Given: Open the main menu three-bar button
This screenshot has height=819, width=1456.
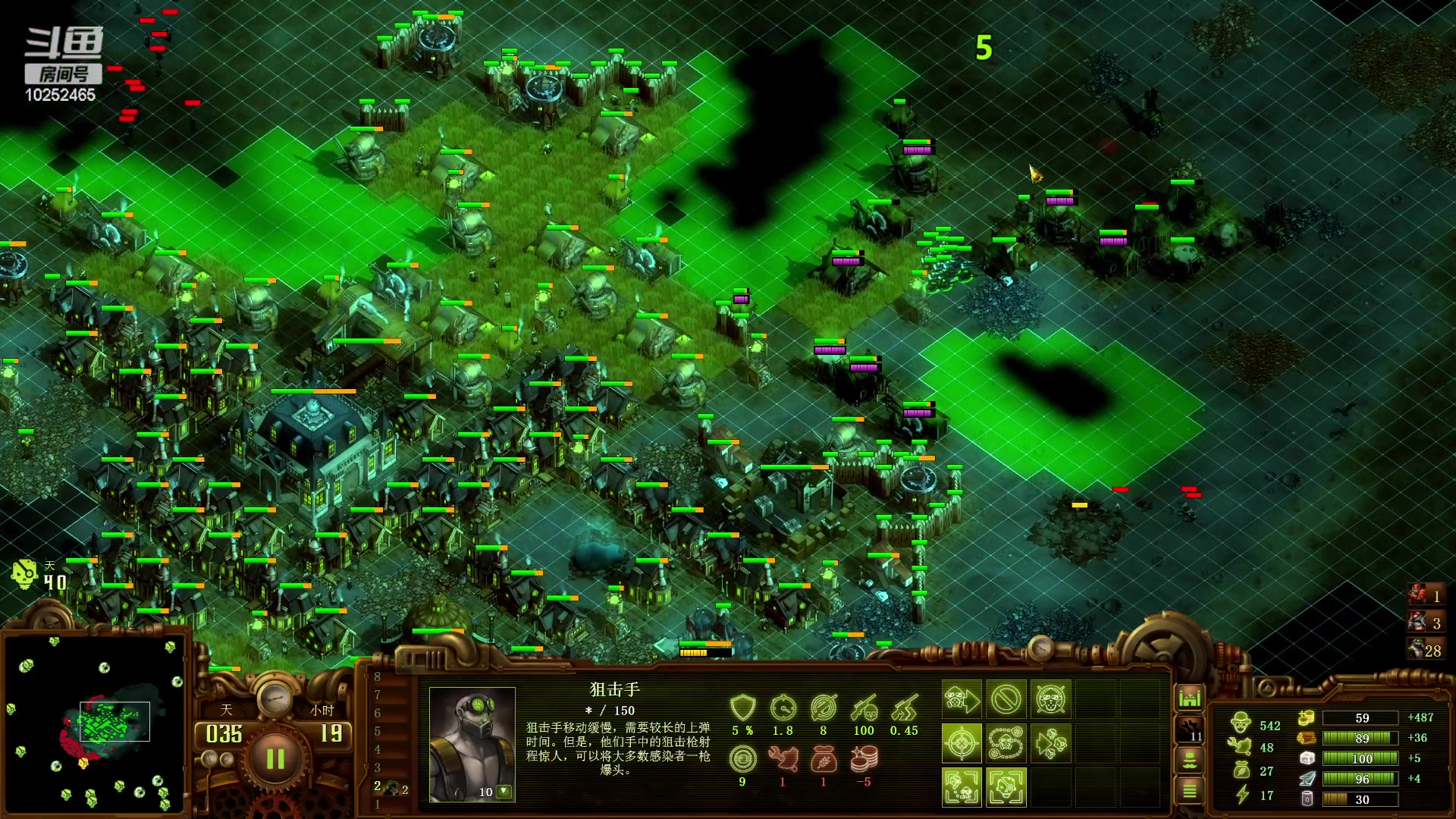Looking at the screenshot, I should coord(1190,791).
